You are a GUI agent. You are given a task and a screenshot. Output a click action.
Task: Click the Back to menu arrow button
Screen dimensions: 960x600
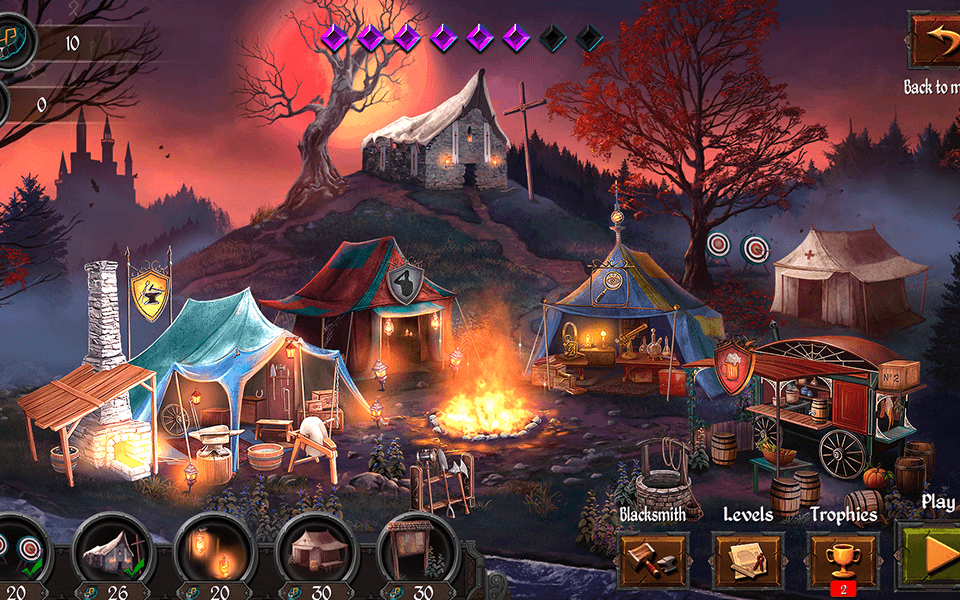pyautogui.click(x=936, y=40)
